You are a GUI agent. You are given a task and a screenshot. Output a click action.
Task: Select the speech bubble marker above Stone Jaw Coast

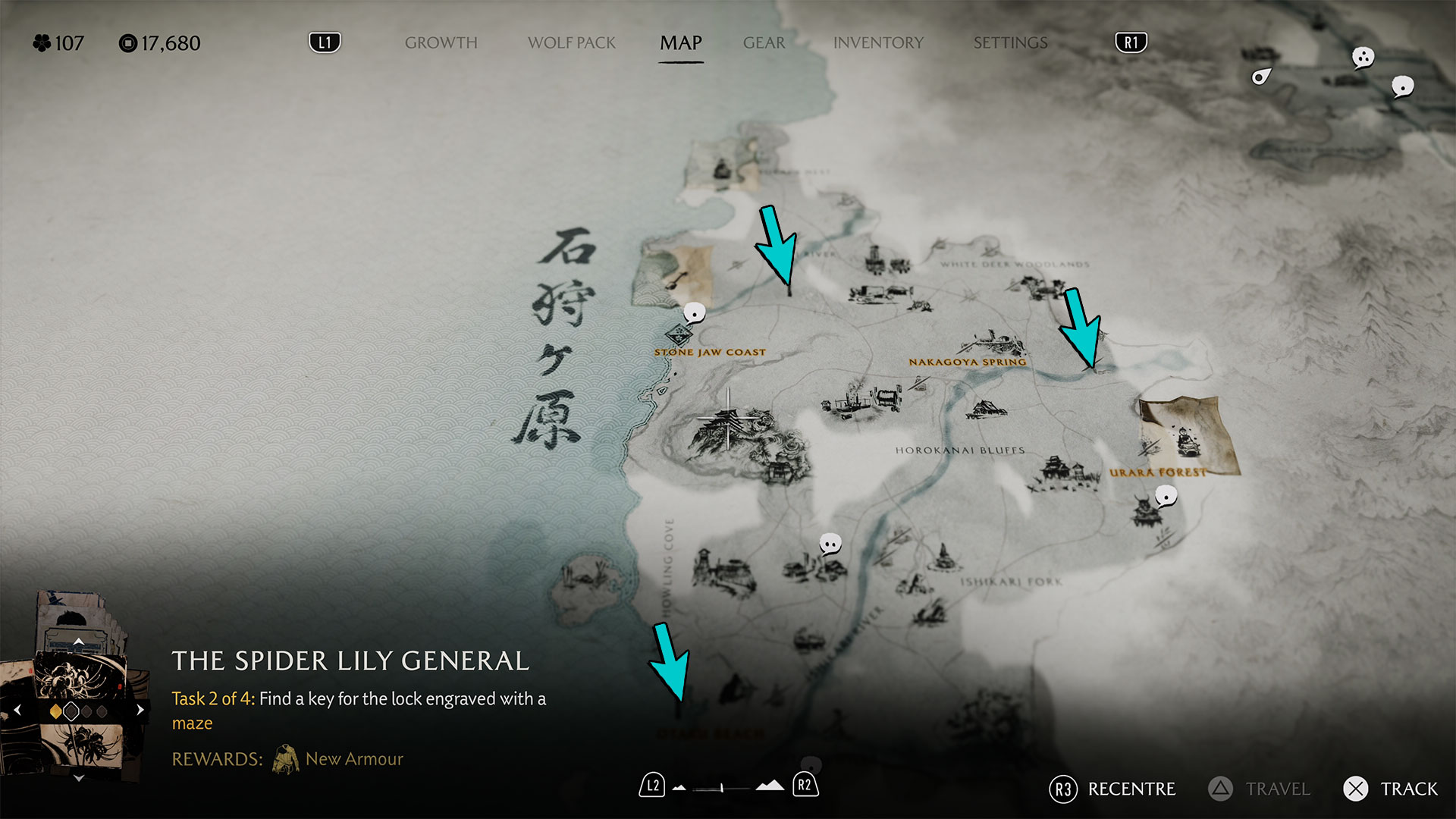click(694, 312)
